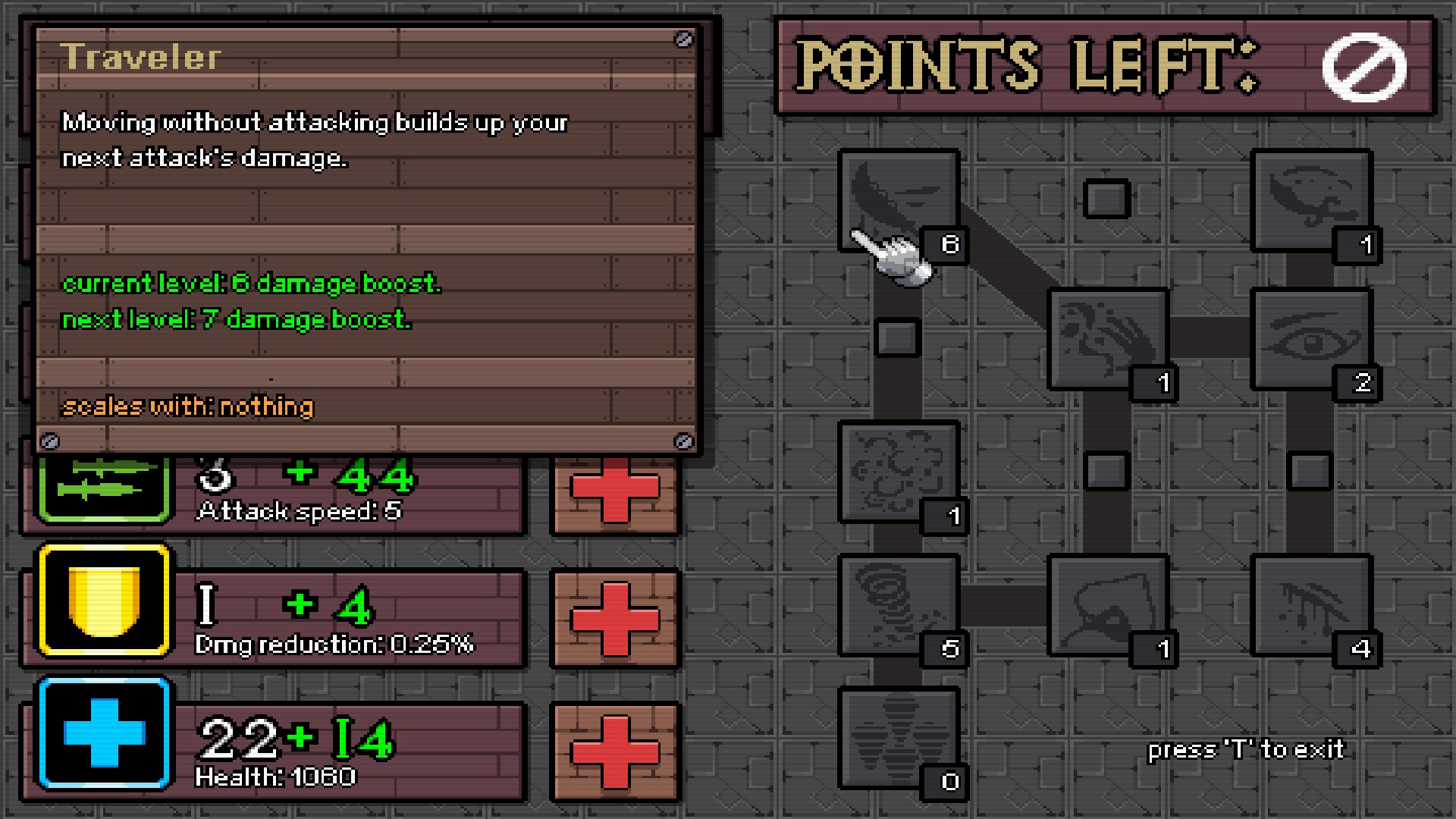Select the unlearned level 0 skill node

[899, 738]
